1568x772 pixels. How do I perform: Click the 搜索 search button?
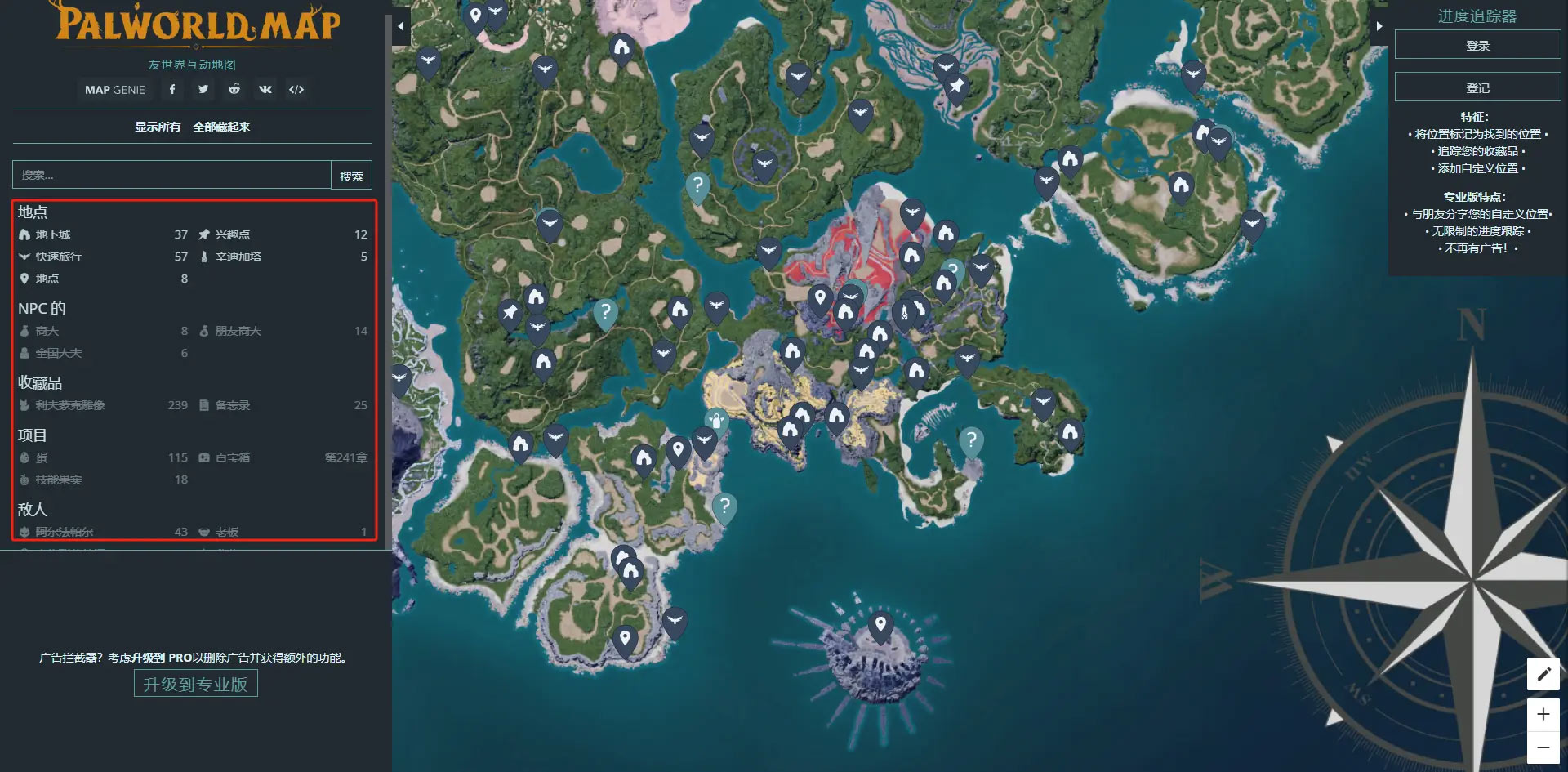pos(351,176)
